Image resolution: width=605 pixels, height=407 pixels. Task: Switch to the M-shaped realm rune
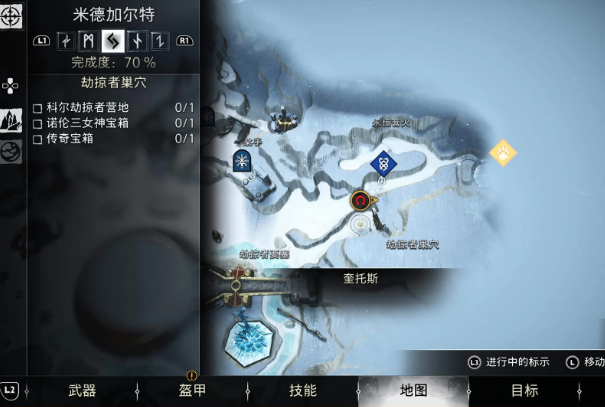(x=89, y=41)
